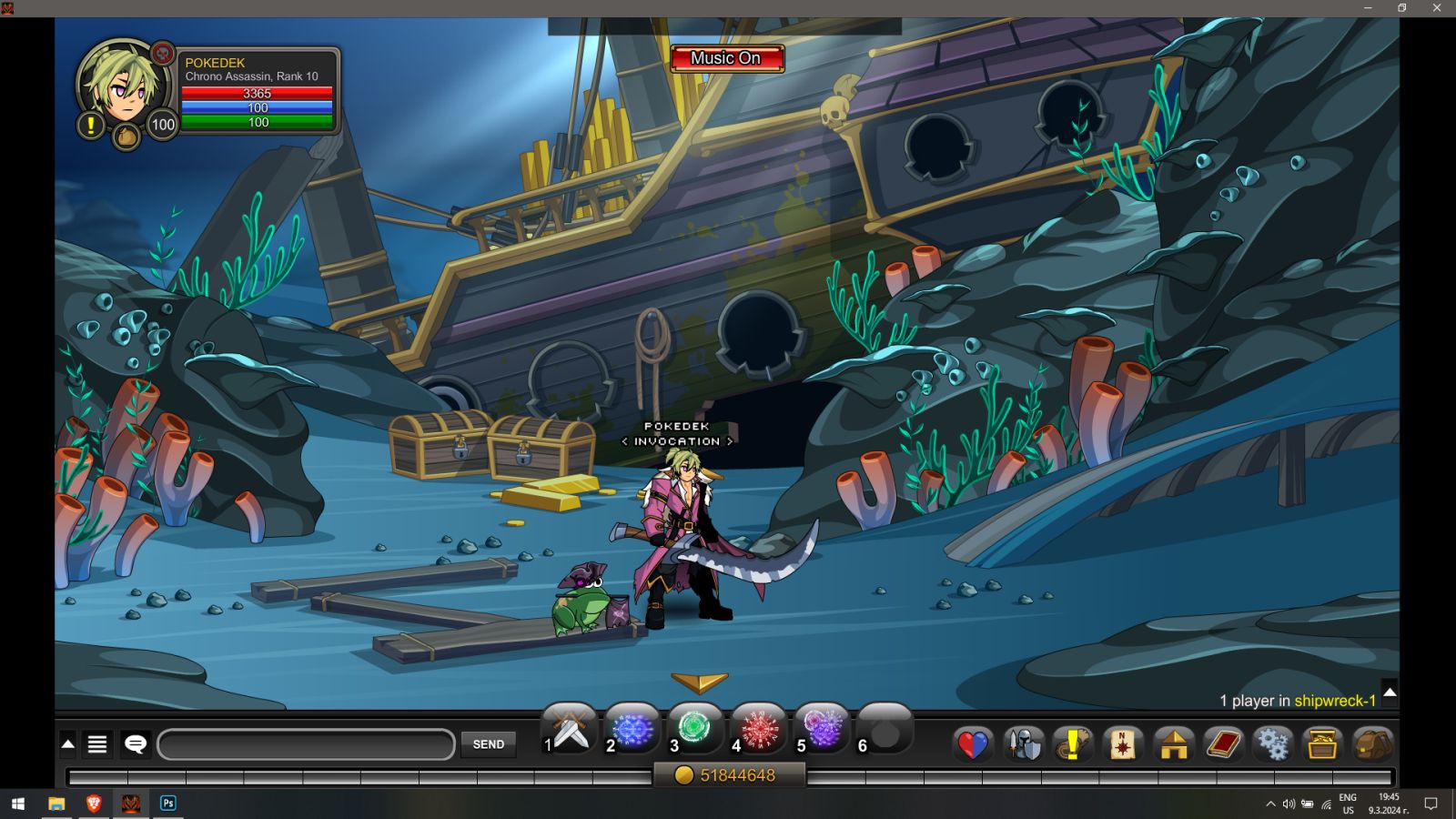Open the backpack inventory icon
The height and width of the screenshot is (819, 1456).
coord(1372,744)
